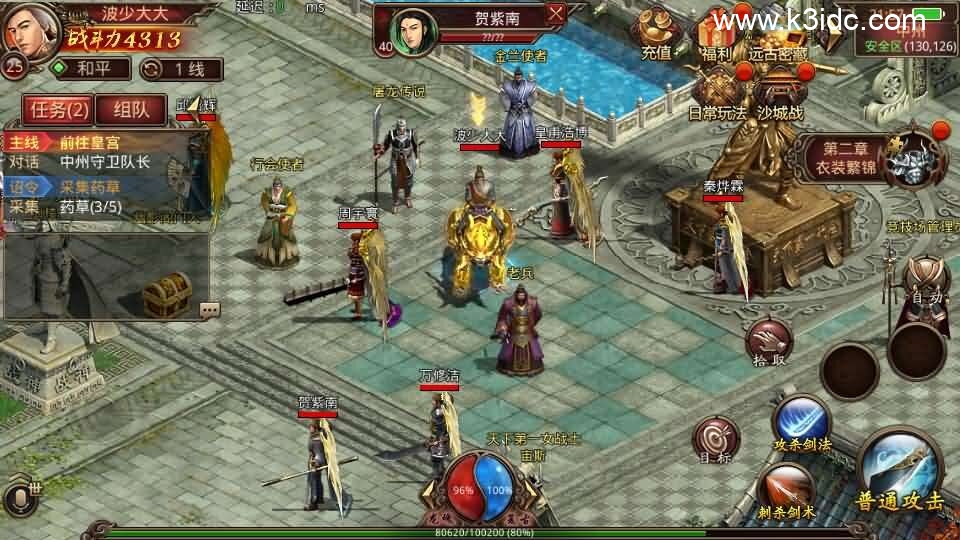Switch to the 组队 team tab
The width and height of the screenshot is (960, 540).
[x=131, y=110]
